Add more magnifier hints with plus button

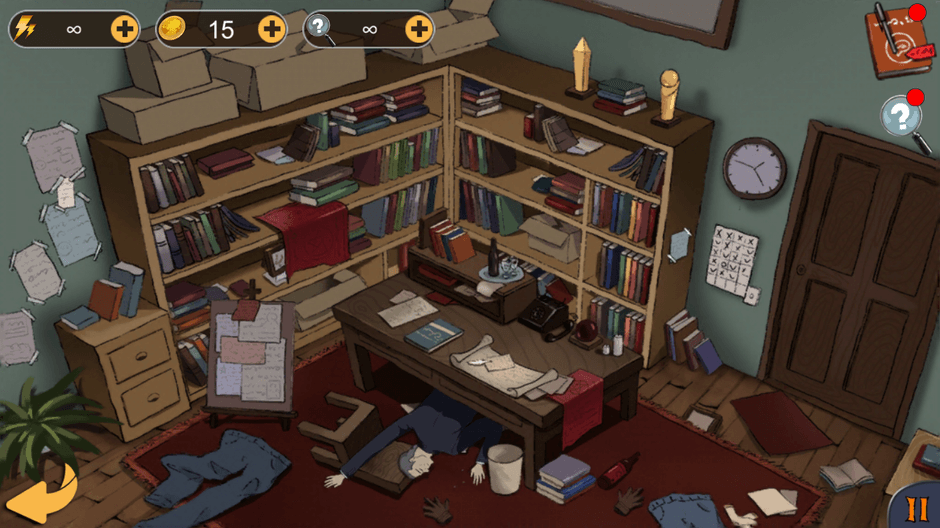click(419, 29)
